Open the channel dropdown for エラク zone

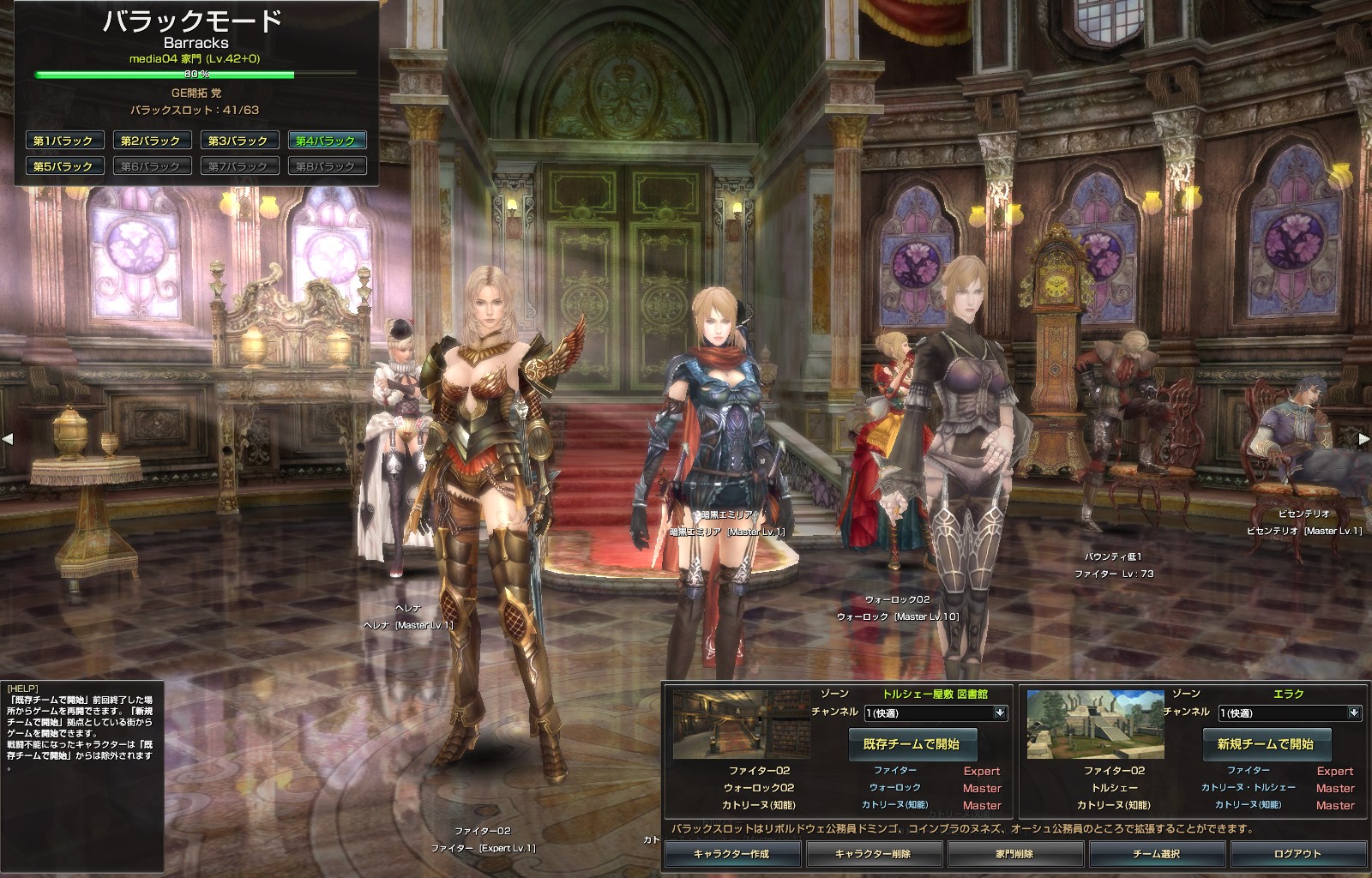(x=1354, y=713)
